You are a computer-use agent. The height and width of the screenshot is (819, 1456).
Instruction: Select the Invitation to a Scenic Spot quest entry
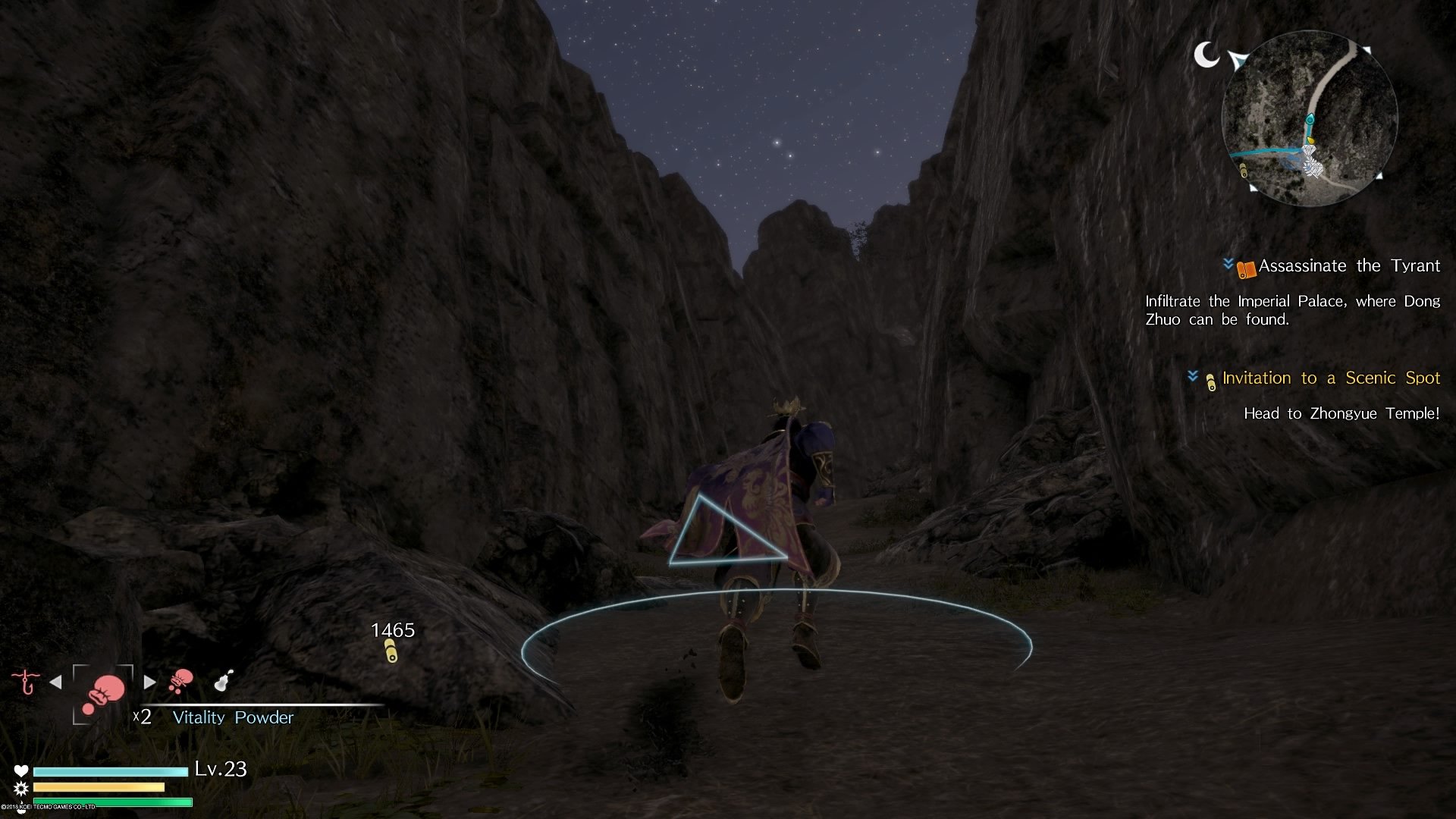(1330, 378)
